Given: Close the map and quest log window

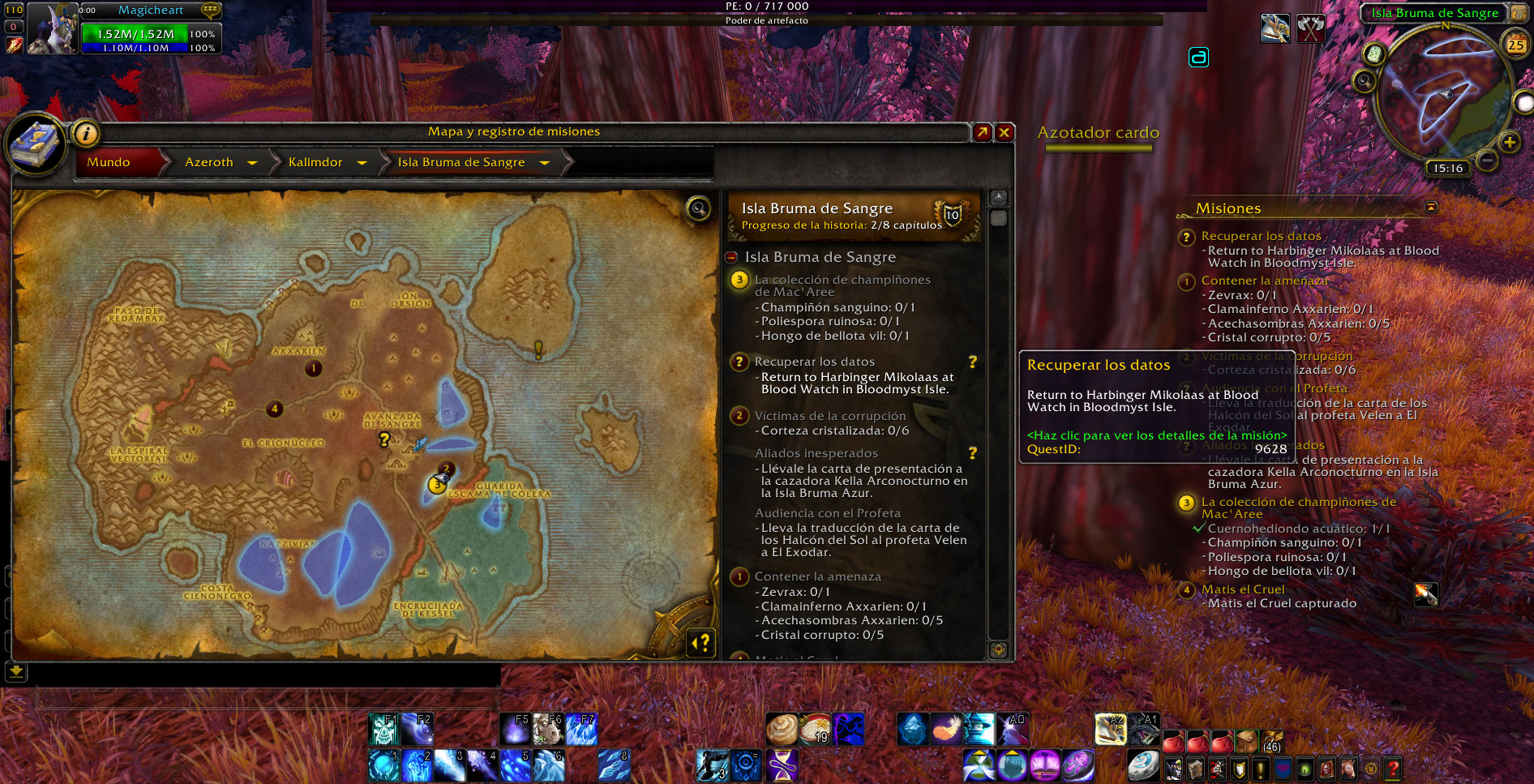Looking at the screenshot, I should coord(1005,132).
